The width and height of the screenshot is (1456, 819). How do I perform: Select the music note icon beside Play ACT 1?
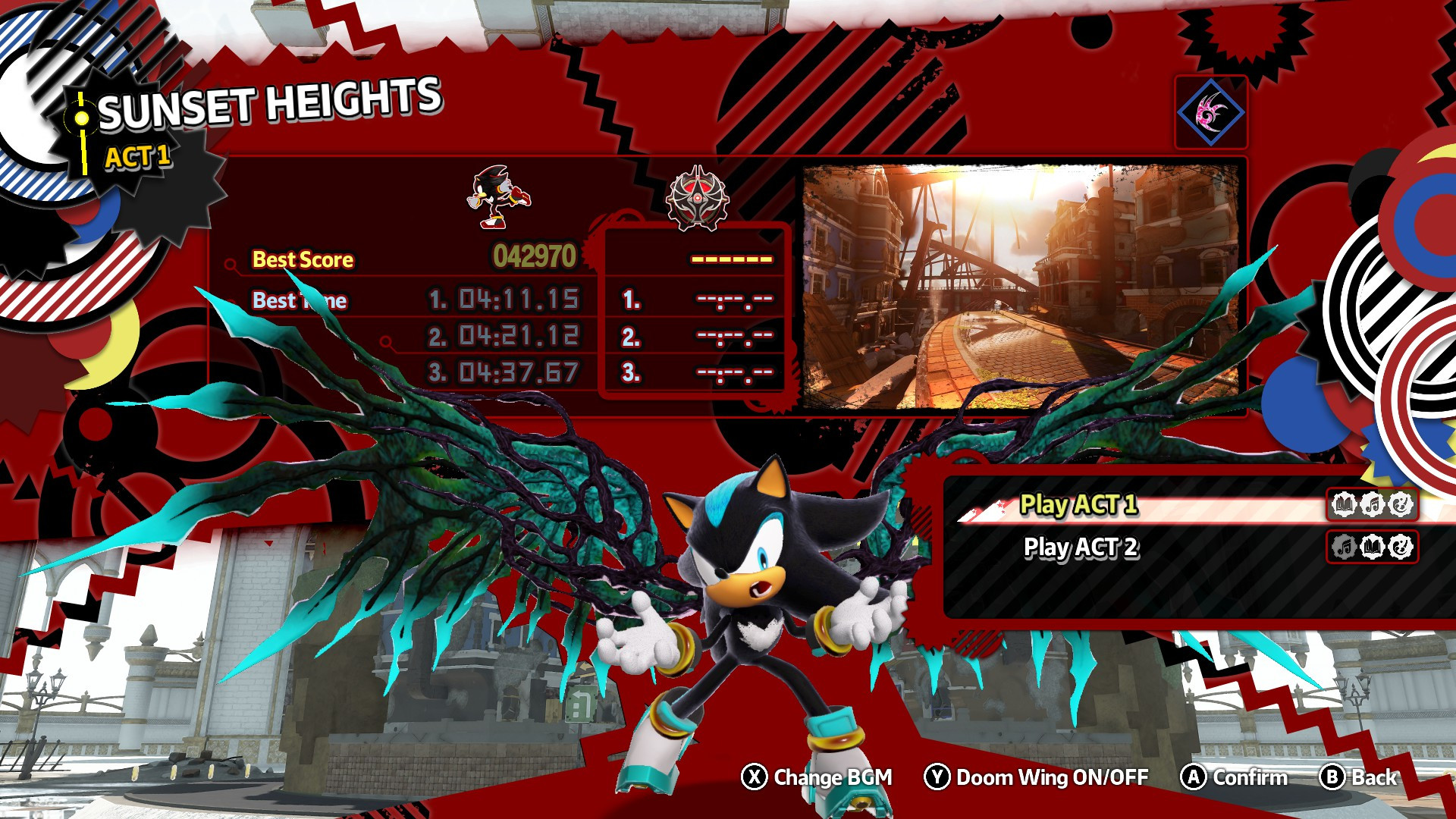(1373, 504)
